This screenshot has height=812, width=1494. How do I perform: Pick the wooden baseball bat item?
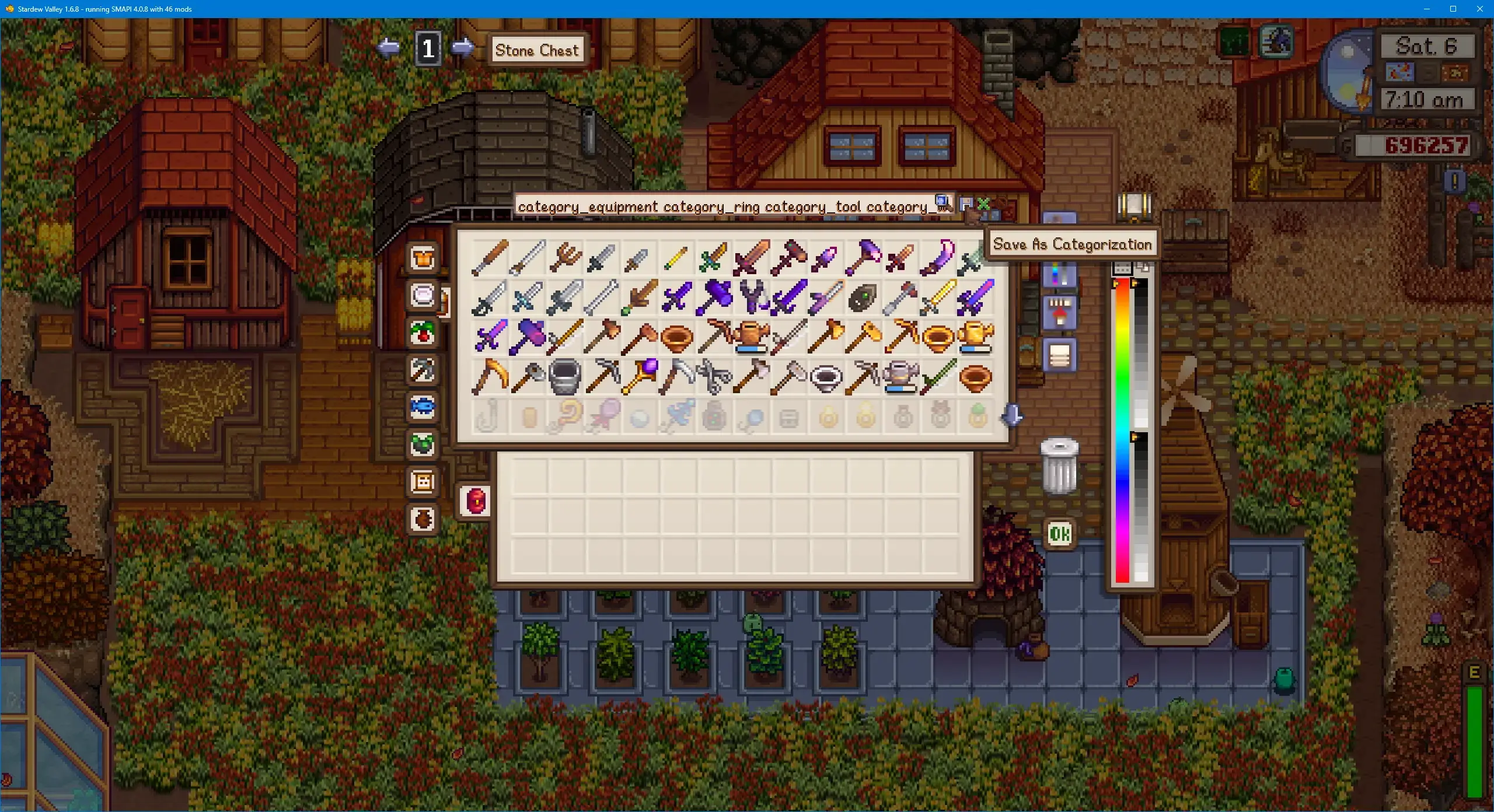(x=489, y=258)
